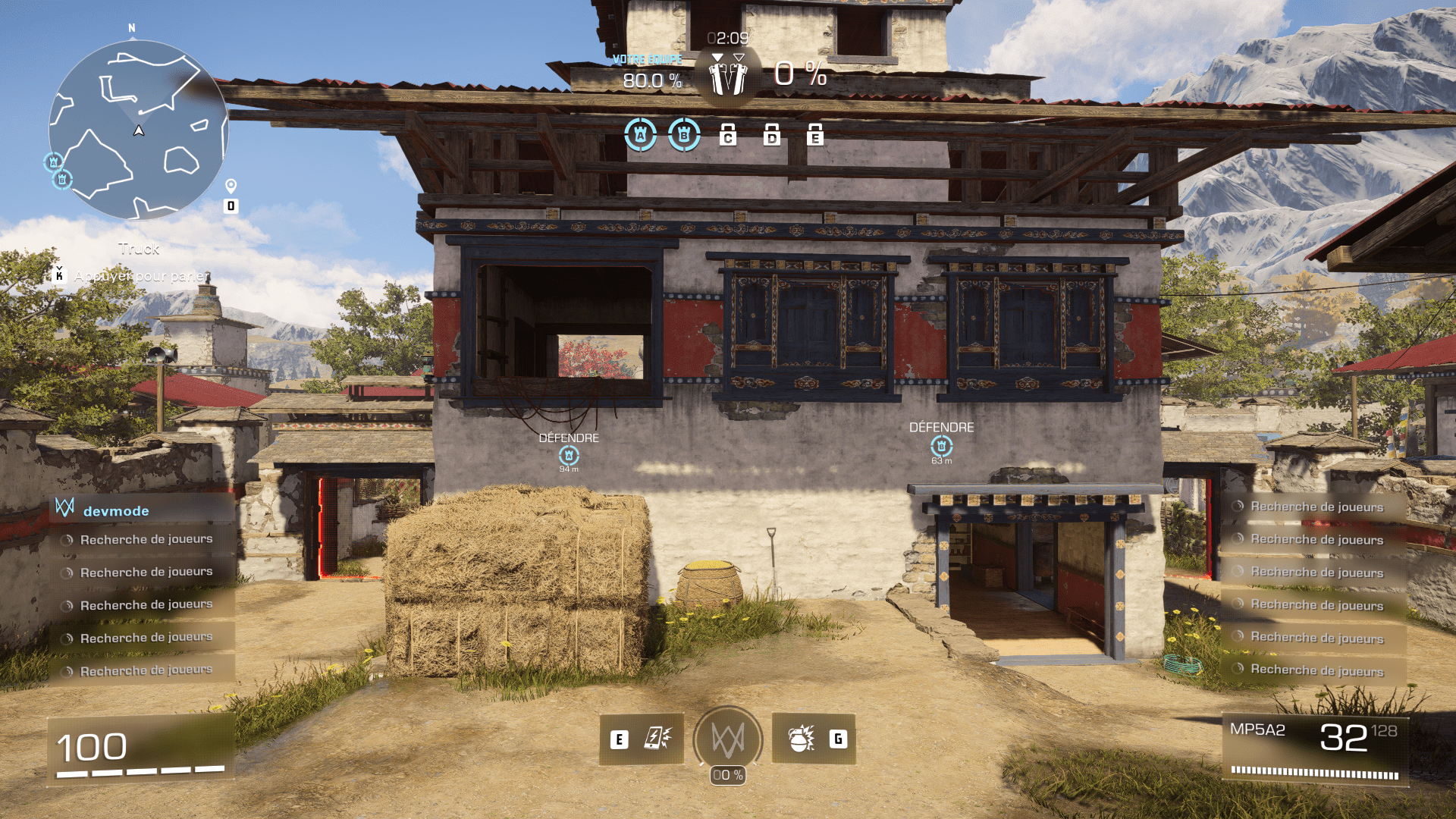Select the devmode player row
The image size is (1456, 819).
tap(143, 510)
